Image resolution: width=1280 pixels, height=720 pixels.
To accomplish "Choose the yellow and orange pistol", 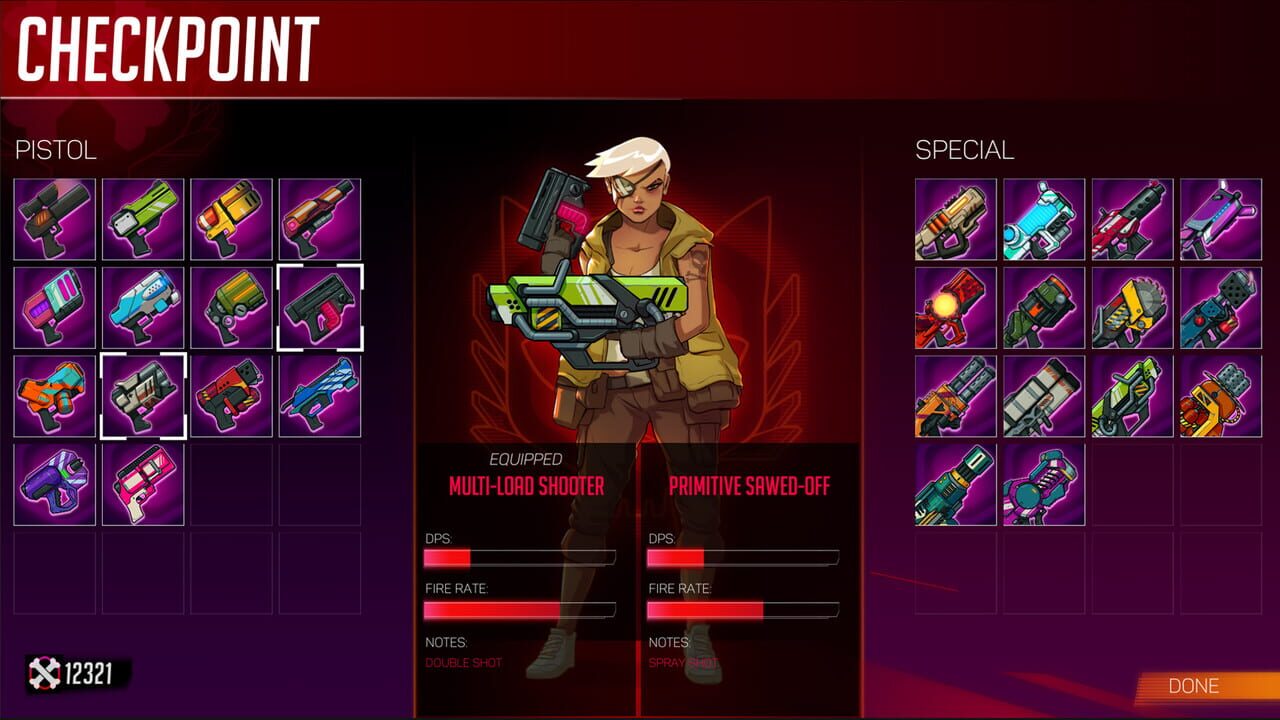I will [x=231, y=220].
